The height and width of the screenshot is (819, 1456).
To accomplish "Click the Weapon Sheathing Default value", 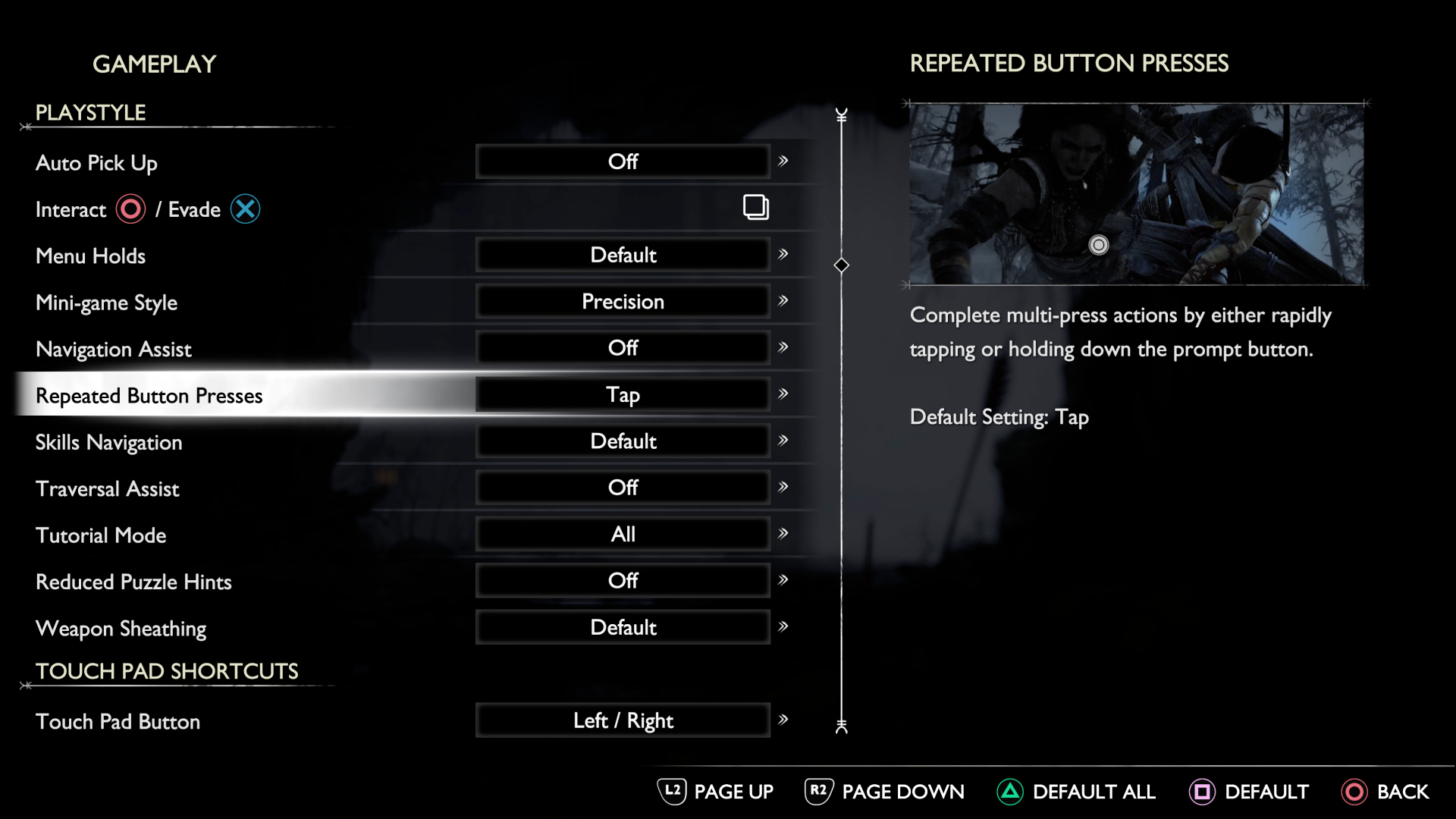I will click(x=622, y=627).
